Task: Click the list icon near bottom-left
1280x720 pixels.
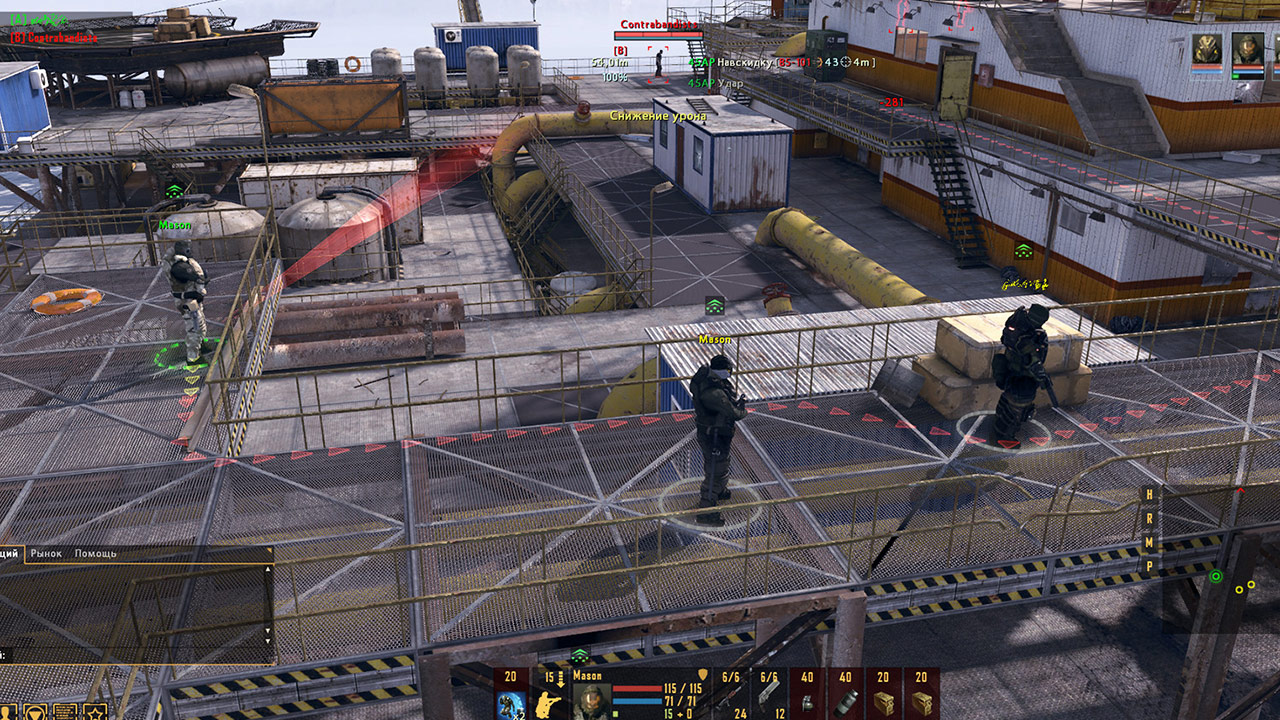Action: coord(64,712)
